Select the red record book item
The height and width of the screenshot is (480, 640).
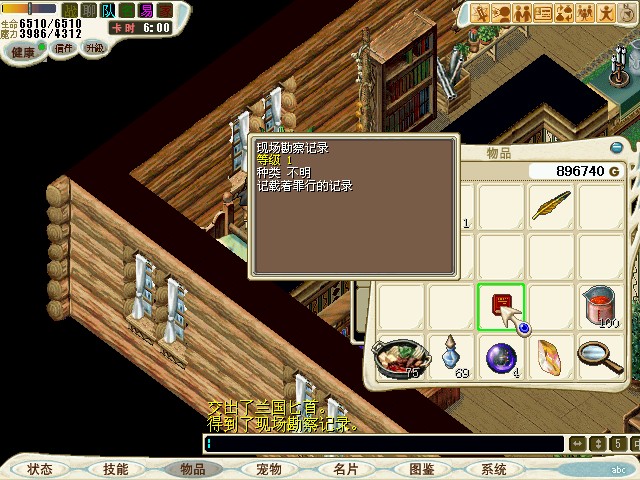coord(500,305)
